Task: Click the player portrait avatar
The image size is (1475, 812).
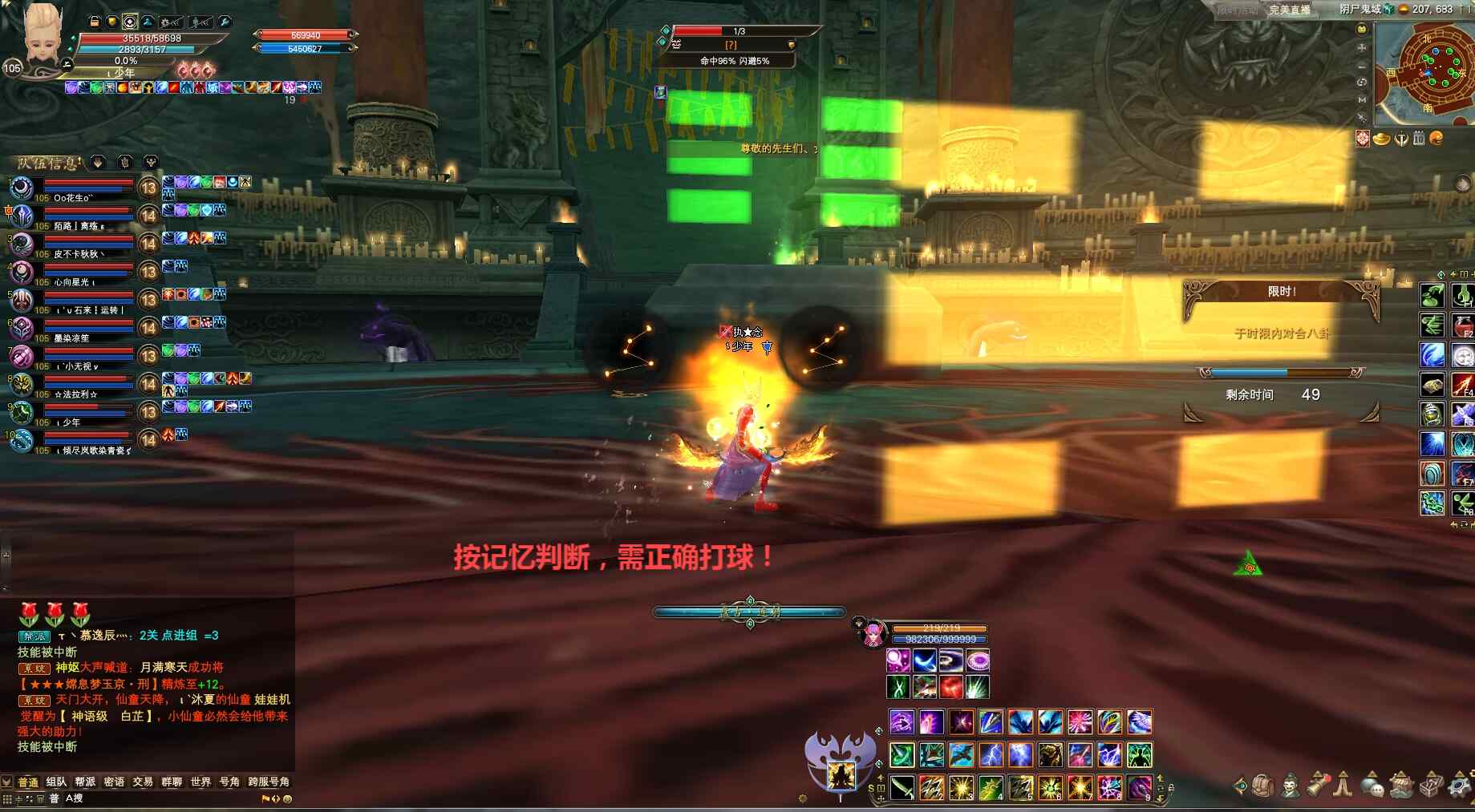Action: click(x=42, y=34)
